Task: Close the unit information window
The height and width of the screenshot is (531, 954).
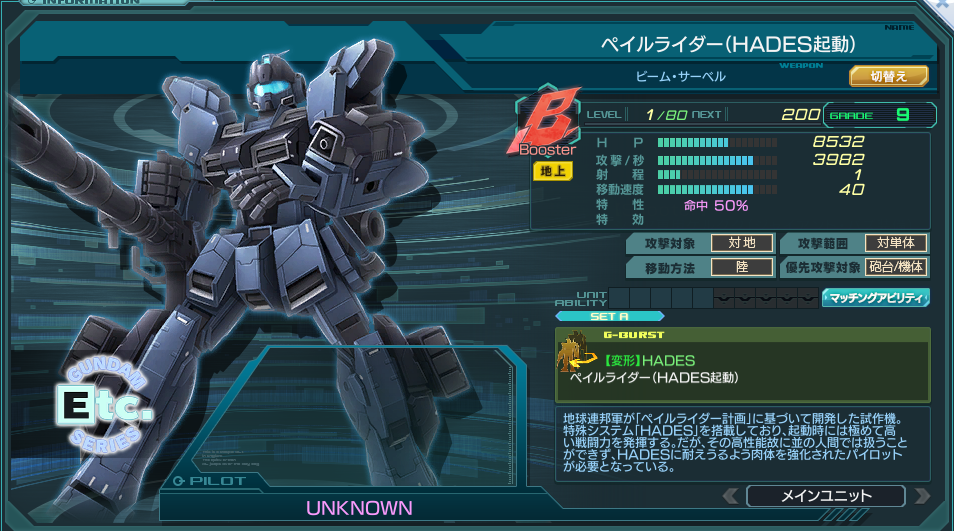Action: tap(943, 5)
